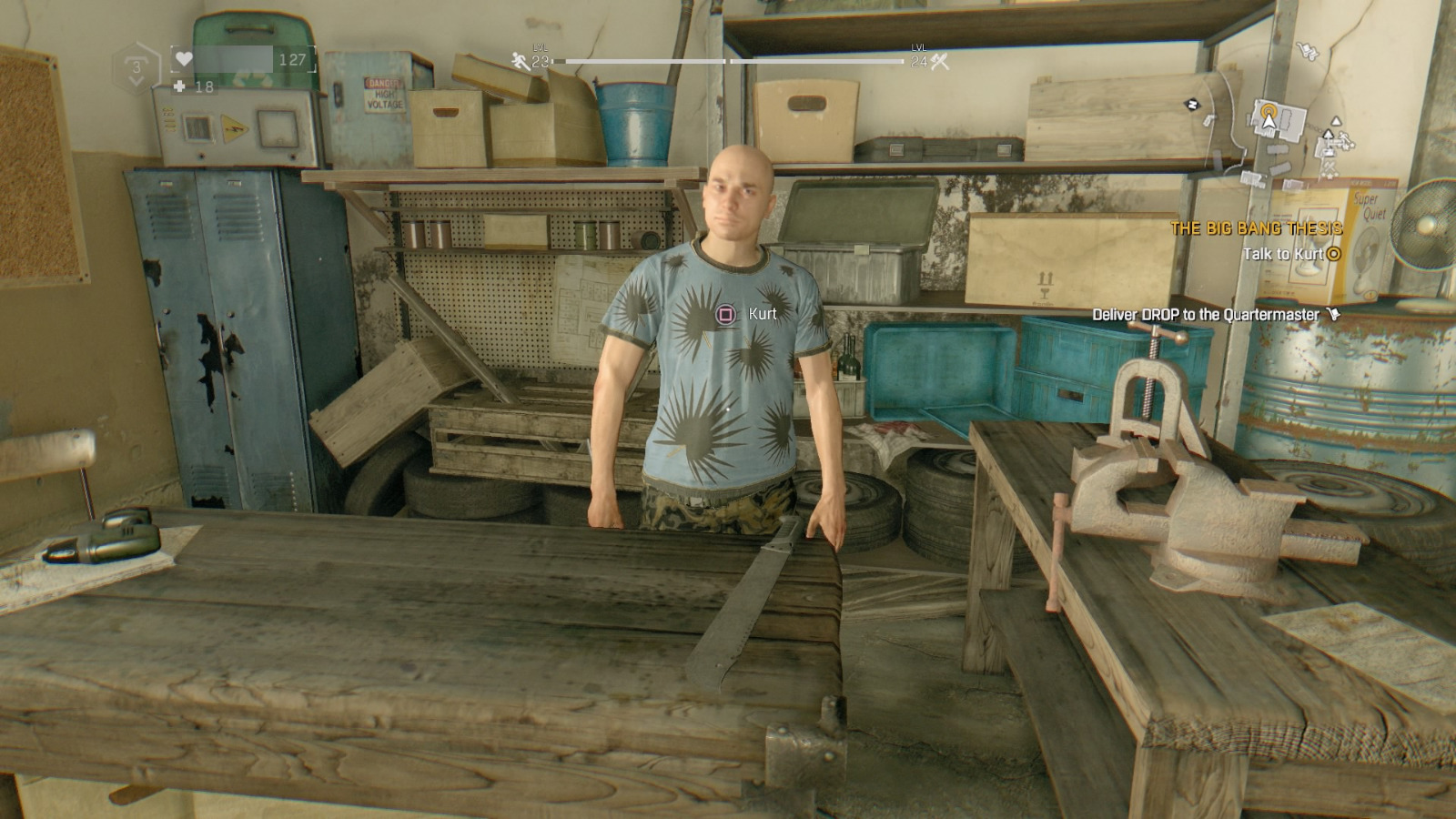The height and width of the screenshot is (819, 1456).
Task: Click the quartermaster workshop icon on the minimap
Action: tap(1330, 167)
